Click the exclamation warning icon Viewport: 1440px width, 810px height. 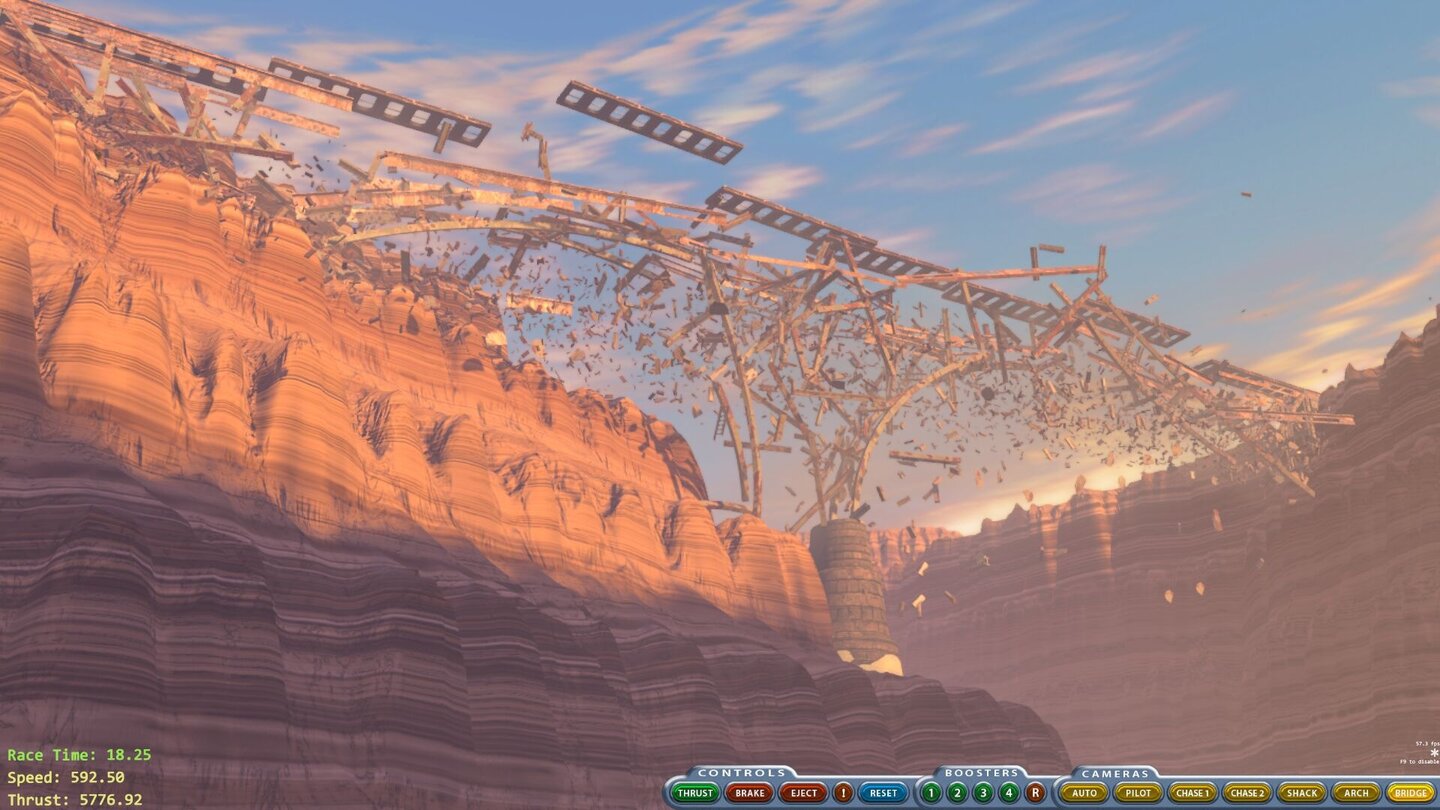coord(842,793)
